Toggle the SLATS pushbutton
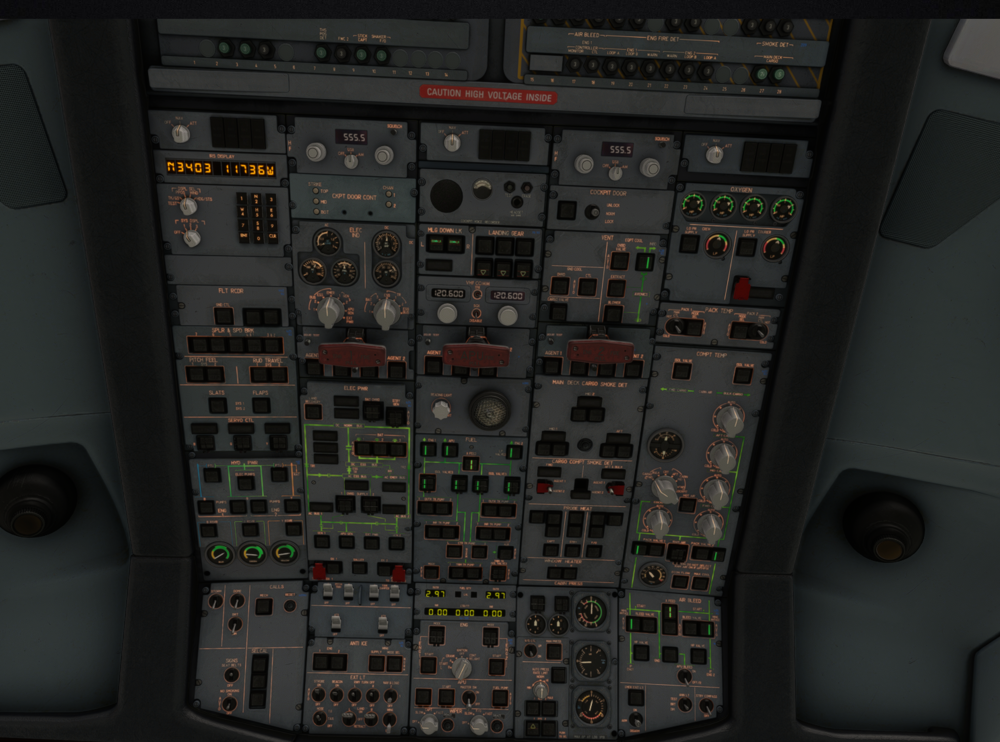 (218, 404)
